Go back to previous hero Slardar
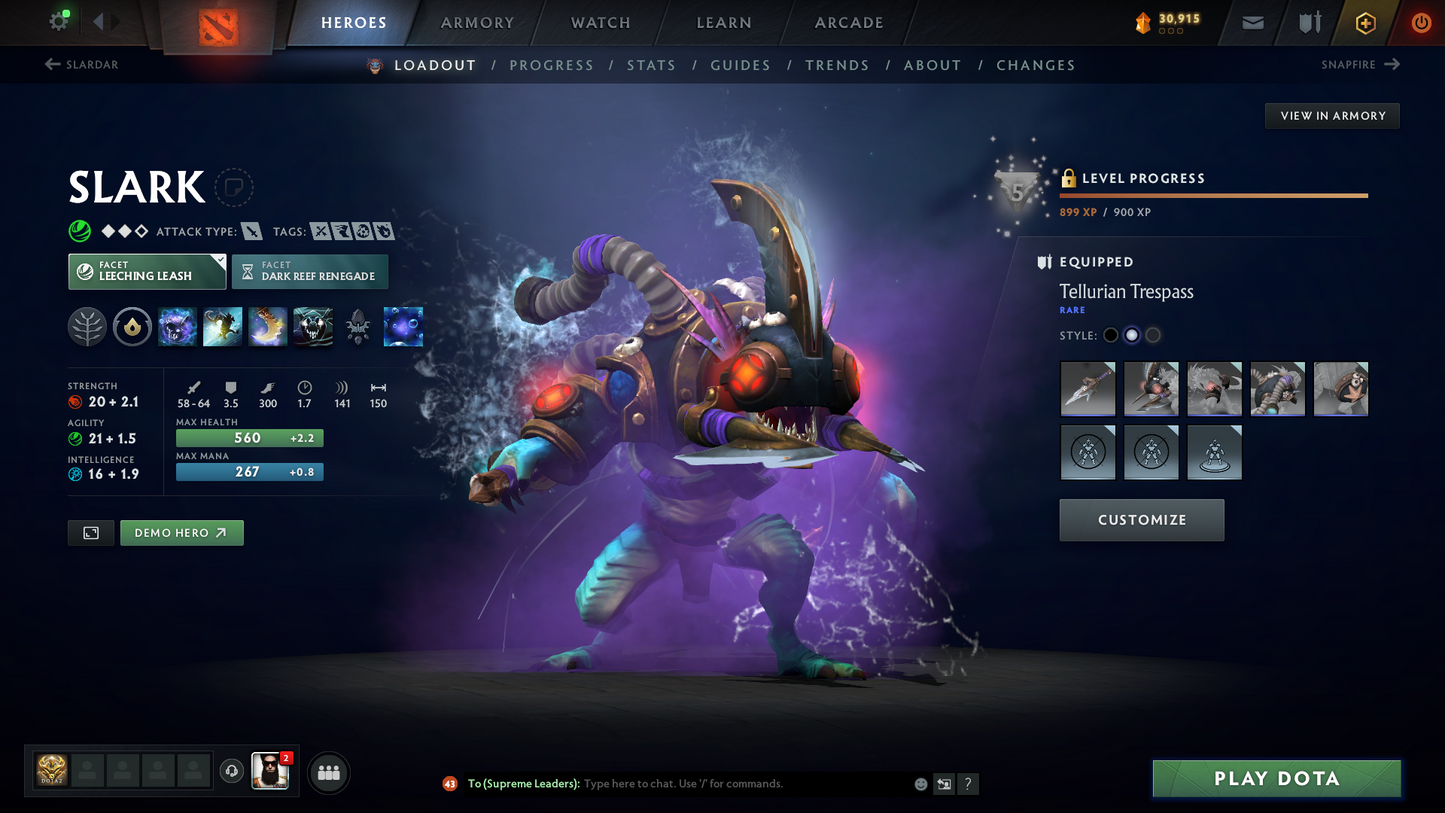This screenshot has width=1445, height=813. 82,65
